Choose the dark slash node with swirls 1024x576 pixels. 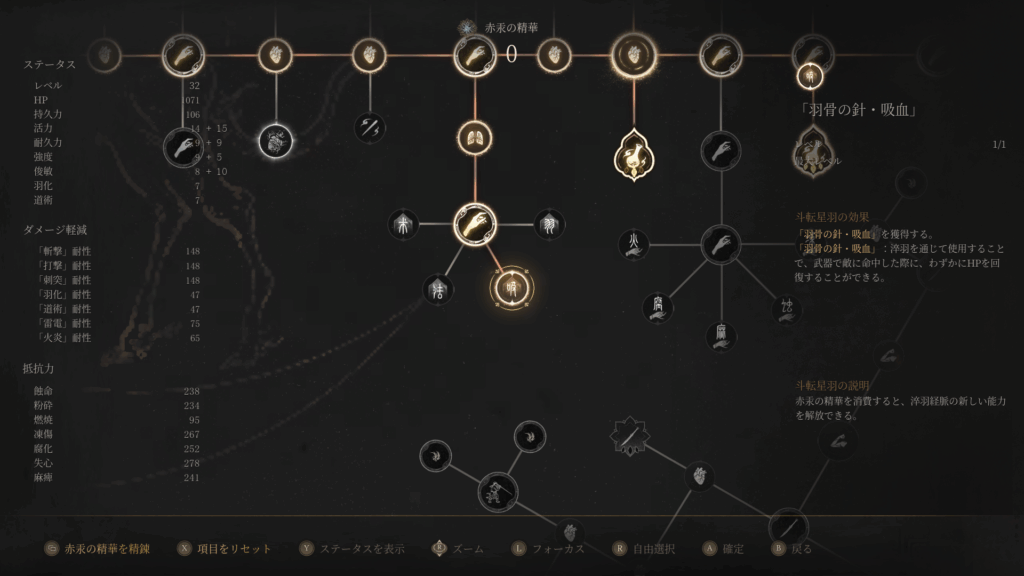[371, 126]
